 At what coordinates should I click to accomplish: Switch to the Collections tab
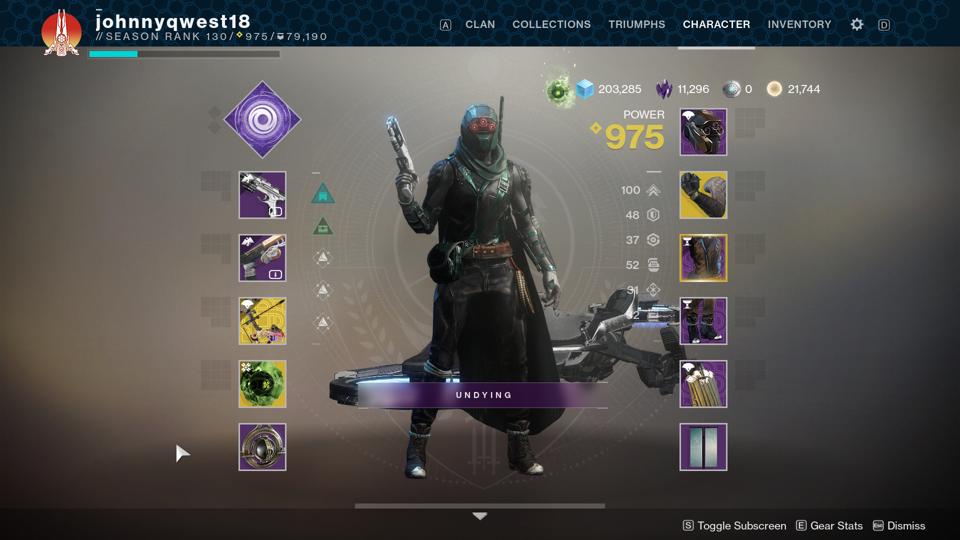[x=551, y=24]
